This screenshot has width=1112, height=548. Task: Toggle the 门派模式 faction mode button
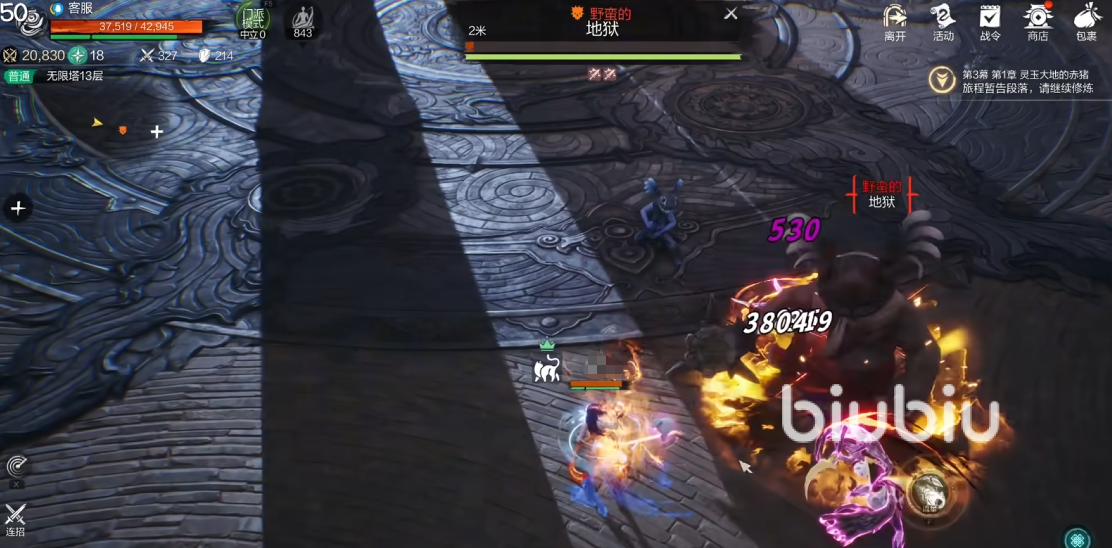pyautogui.click(x=252, y=20)
